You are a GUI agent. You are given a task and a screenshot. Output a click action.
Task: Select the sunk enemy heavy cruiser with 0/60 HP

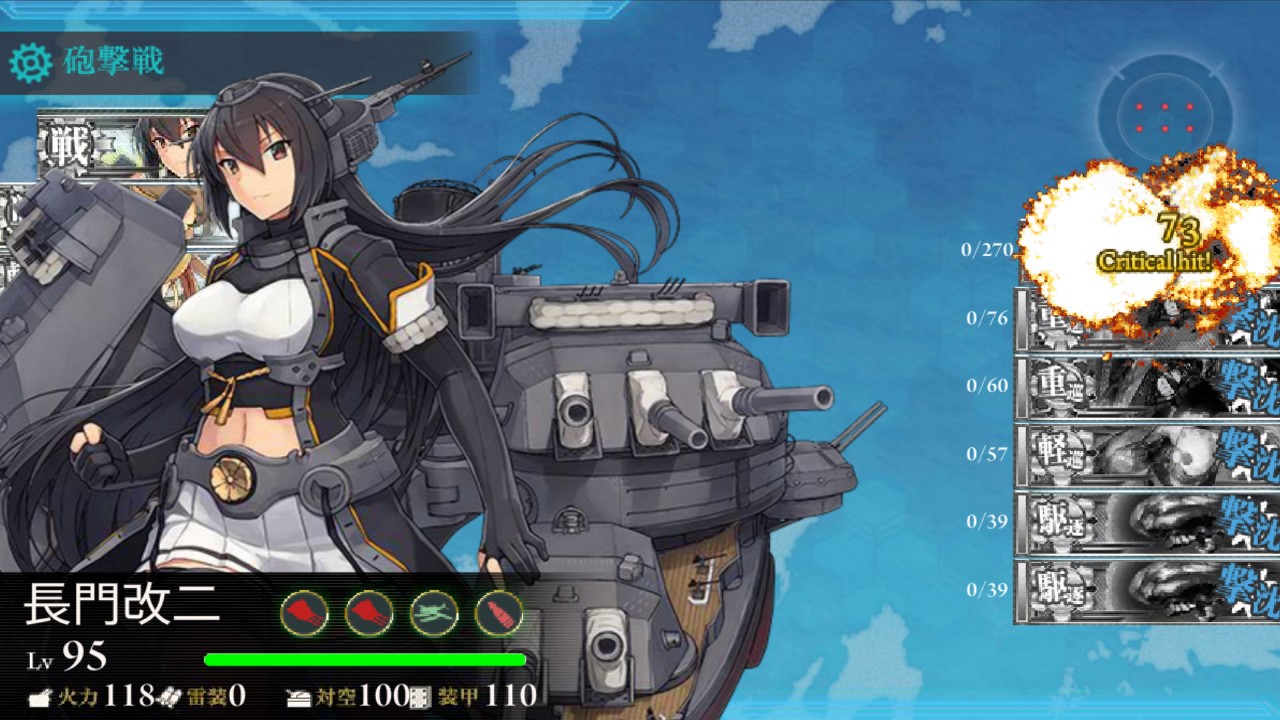[x=1148, y=387]
